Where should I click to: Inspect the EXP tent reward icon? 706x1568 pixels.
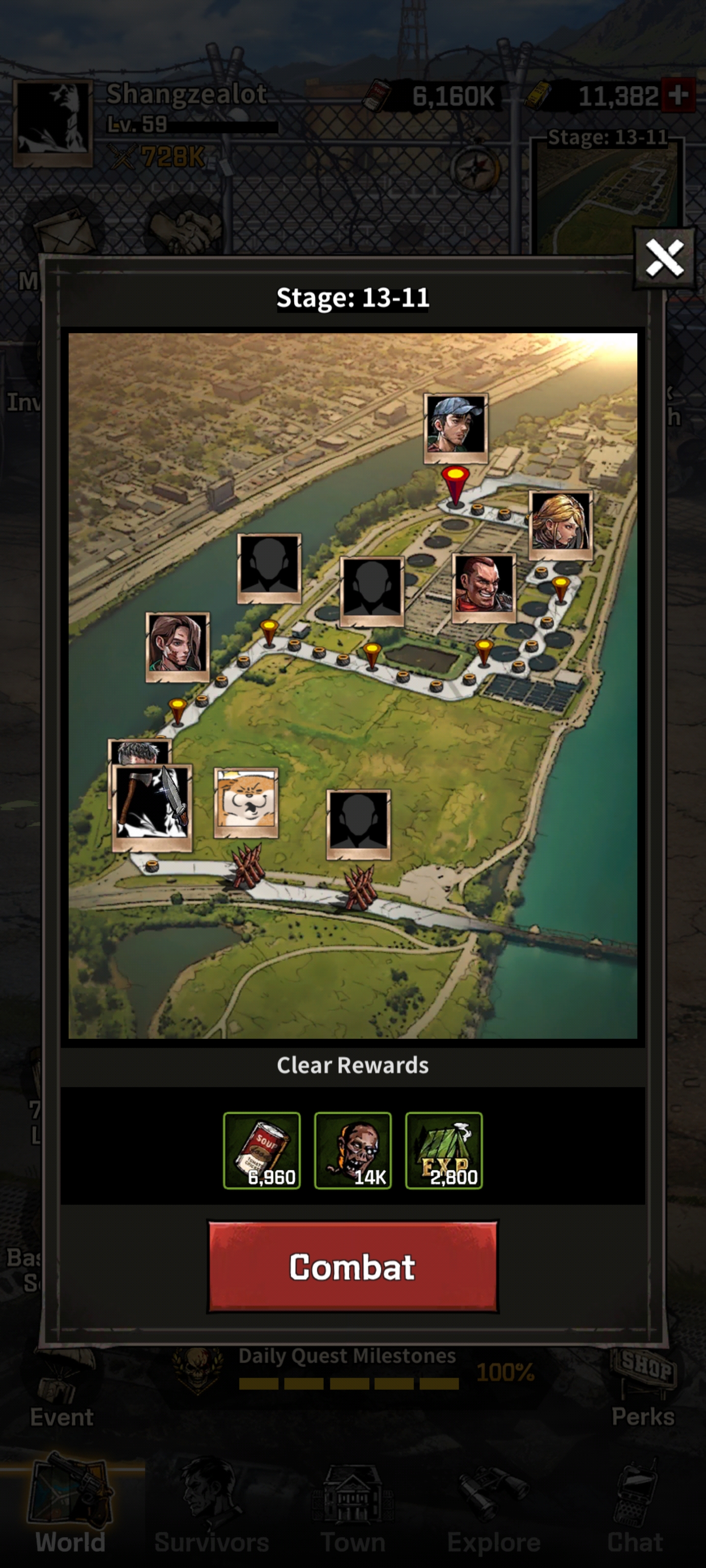(x=444, y=1150)
